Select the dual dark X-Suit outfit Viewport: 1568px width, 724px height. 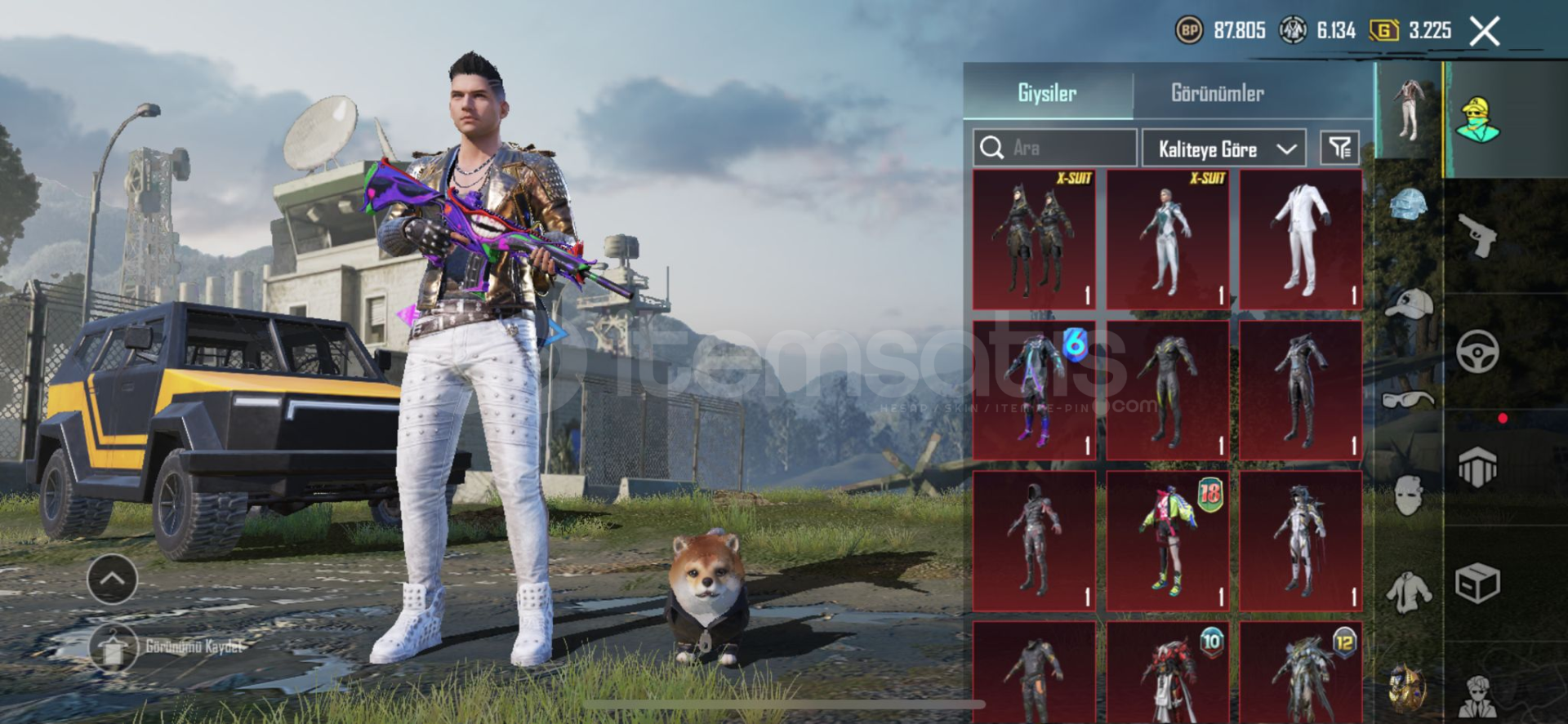pyautogui.click(x=1033, y=239)
